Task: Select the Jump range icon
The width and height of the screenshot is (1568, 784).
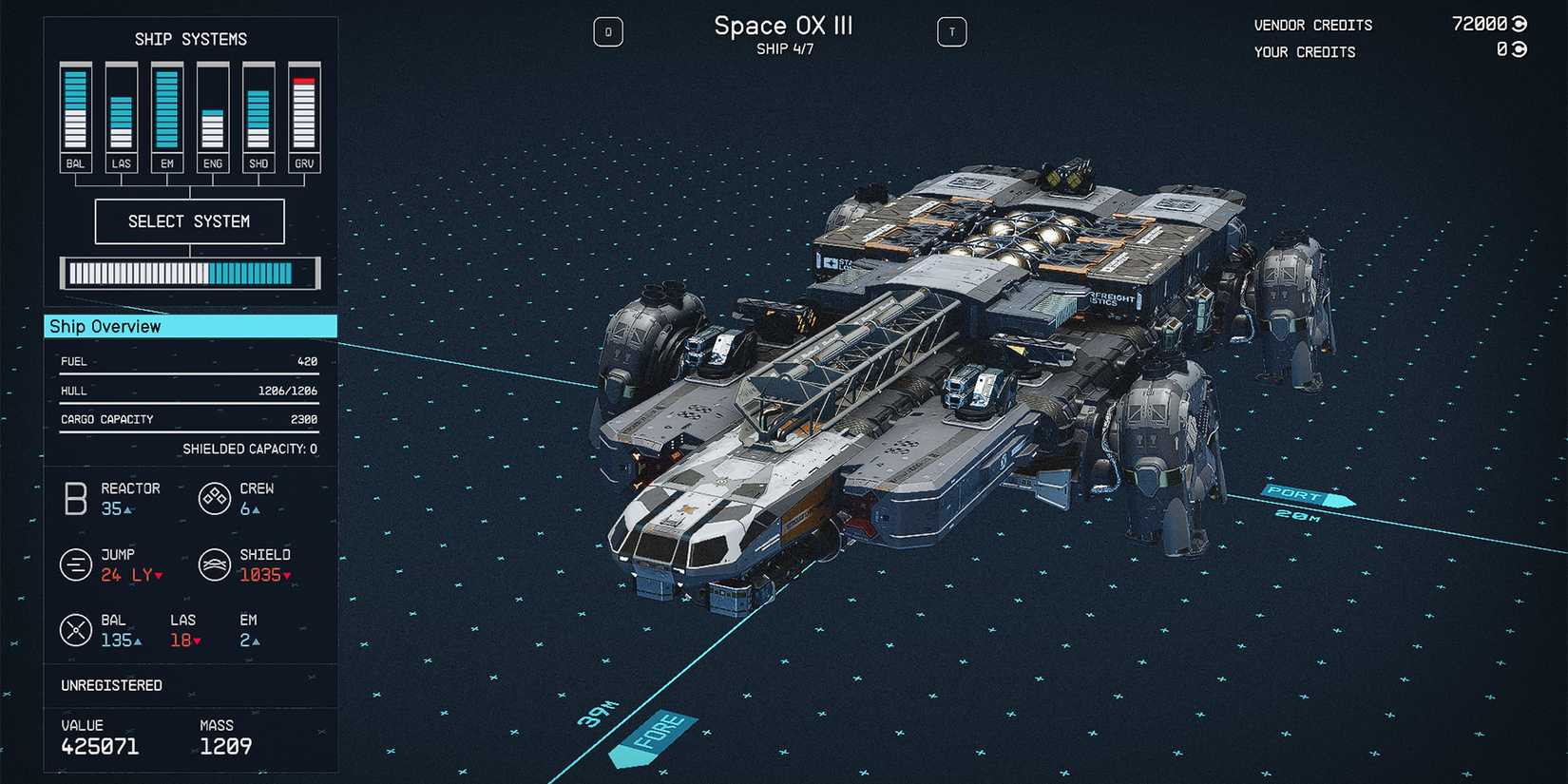Action: [76, 564]
